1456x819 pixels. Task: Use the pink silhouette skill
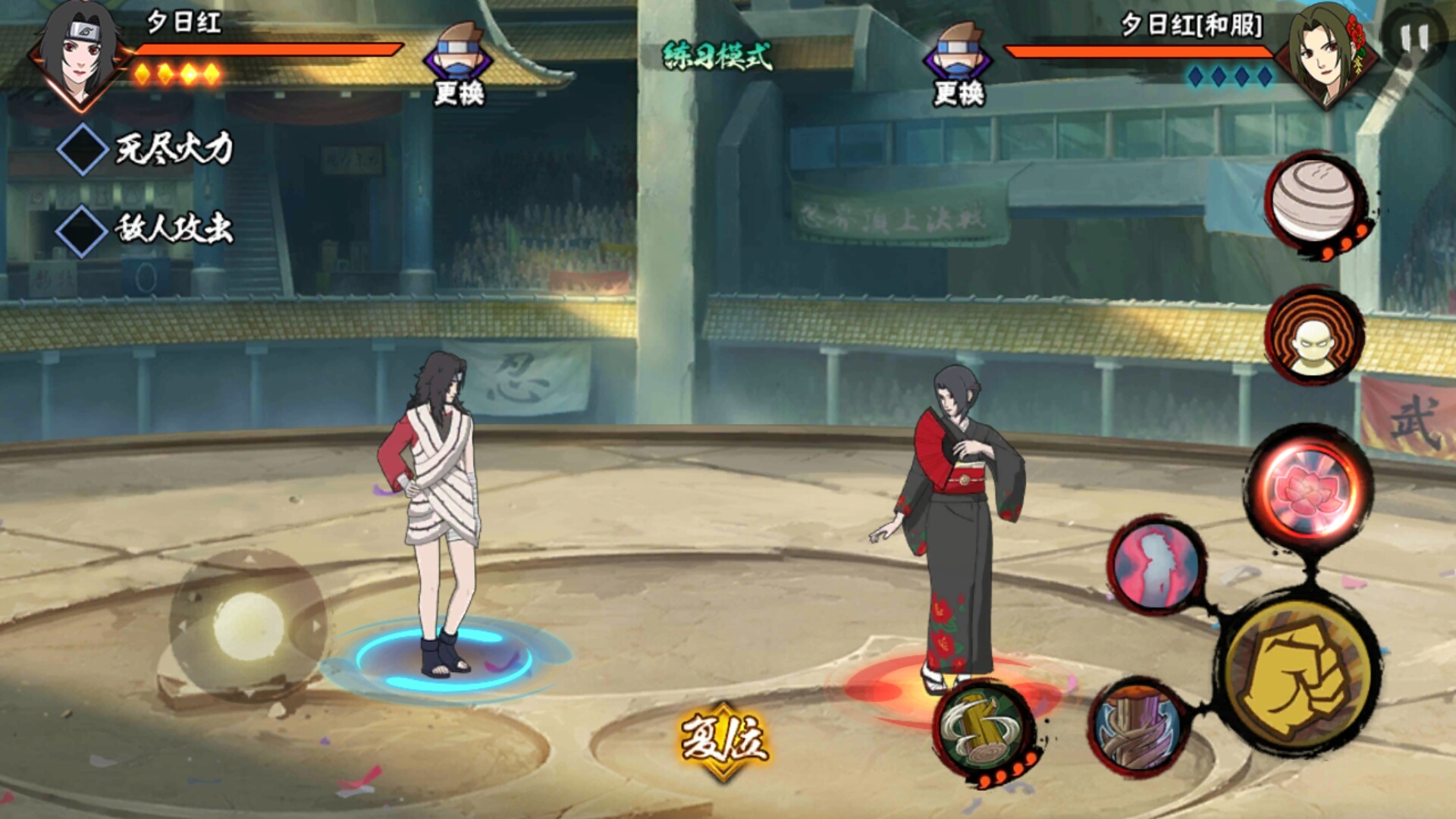tap(1156, 566)
